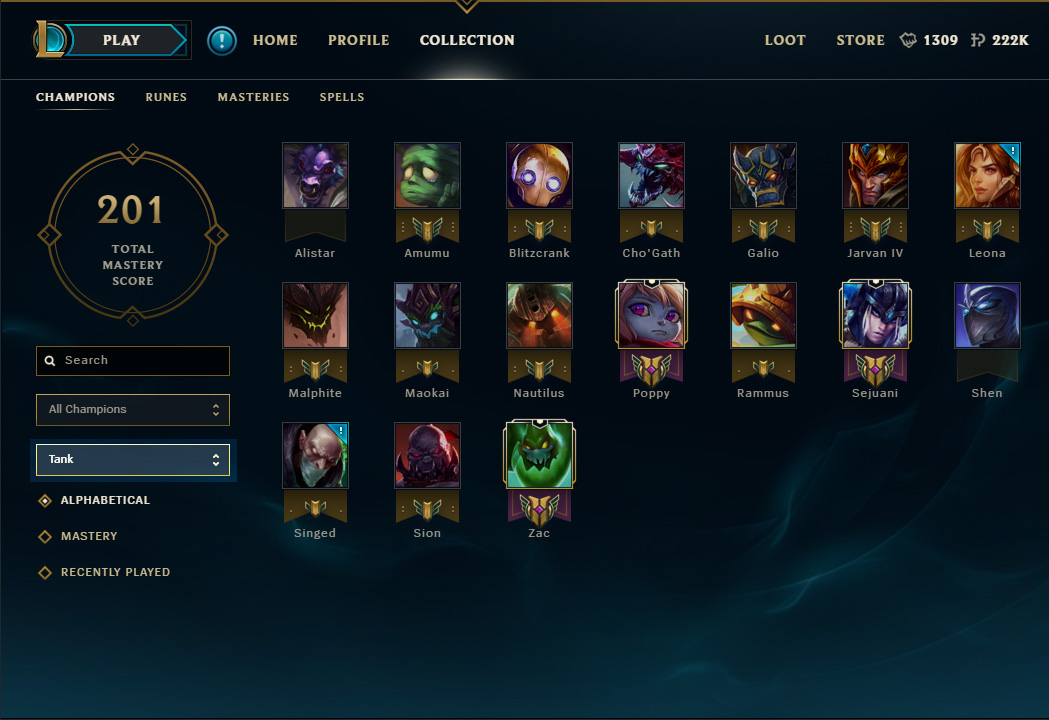Open the Home page

pyautogui.click(x=275, y=40)
